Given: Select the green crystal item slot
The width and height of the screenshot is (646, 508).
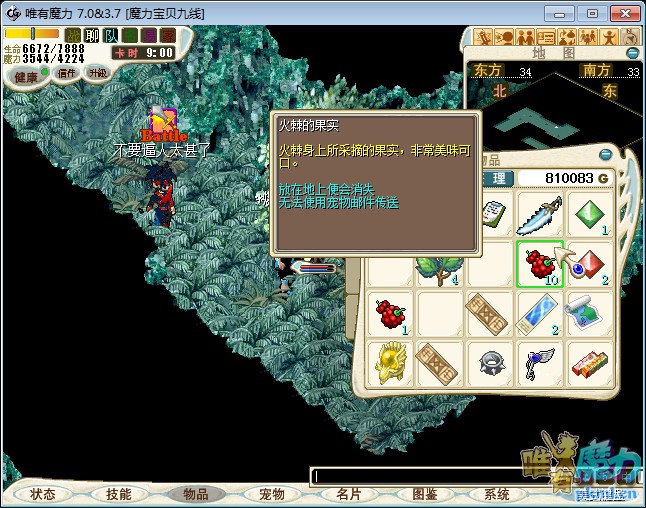Looking at the screenshot, I should pyautogui.click(x=591, y=214).
